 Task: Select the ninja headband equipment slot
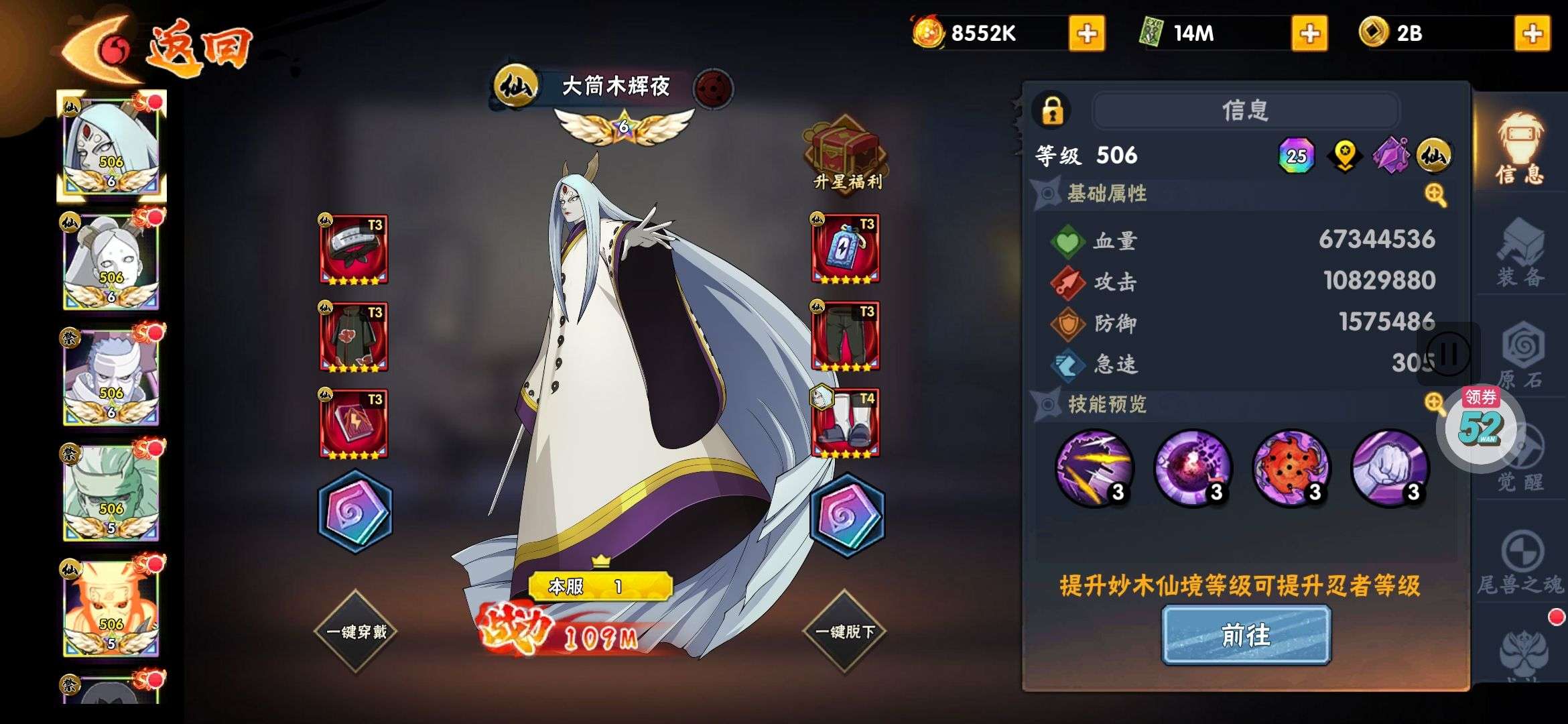point(354,249)
